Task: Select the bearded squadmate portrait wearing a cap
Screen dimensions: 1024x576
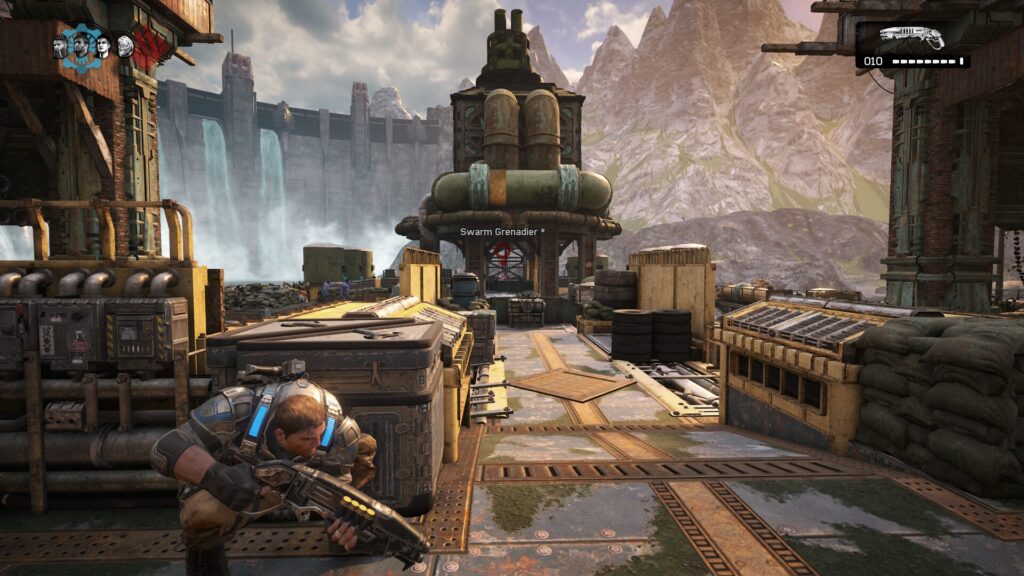Action: click(x=60, y=46)
